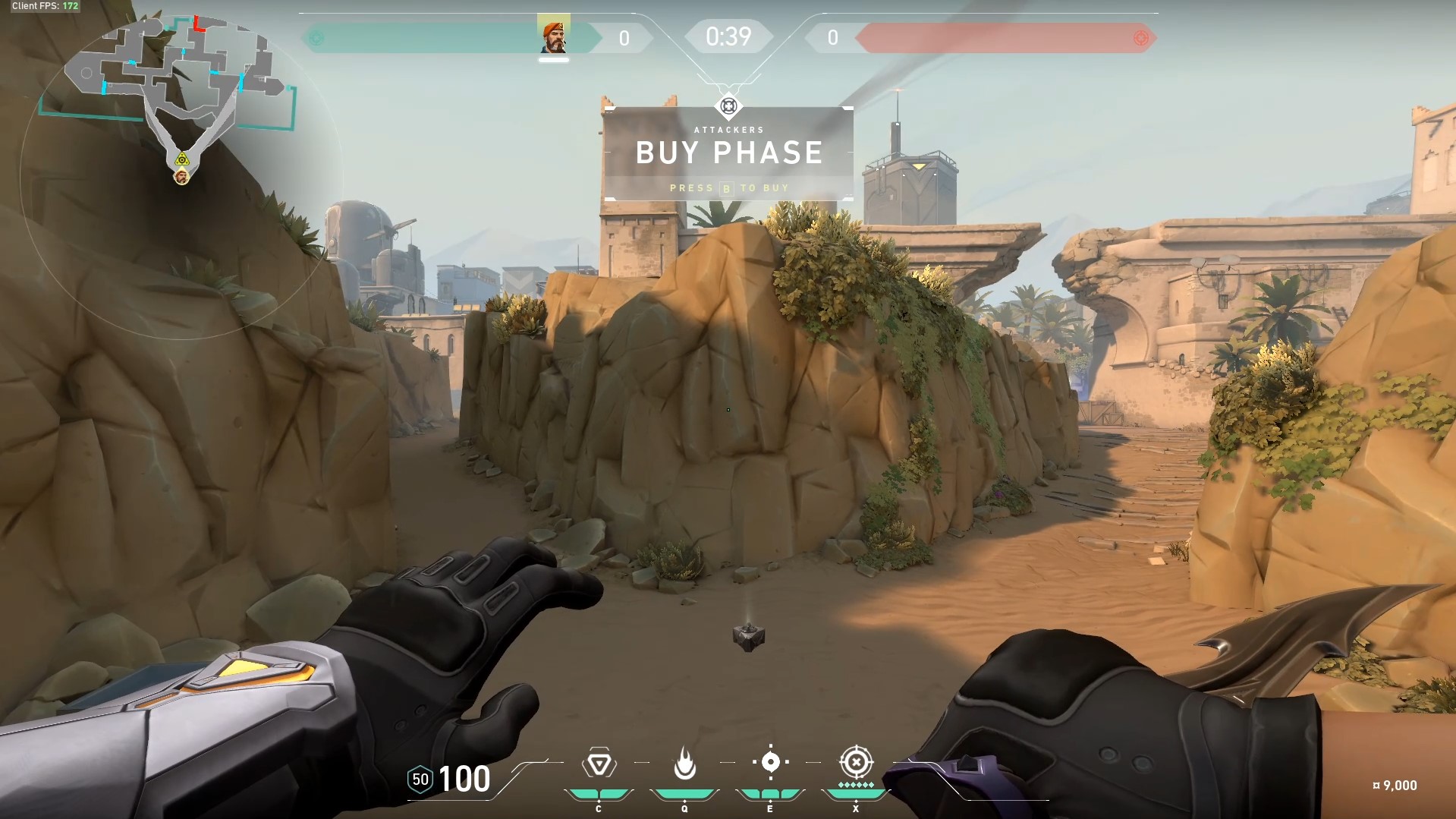The height and width of the screenshot is (819, 1456).
Task: Select the Incendiary flame ability icon
Action: tap(684, 764)
